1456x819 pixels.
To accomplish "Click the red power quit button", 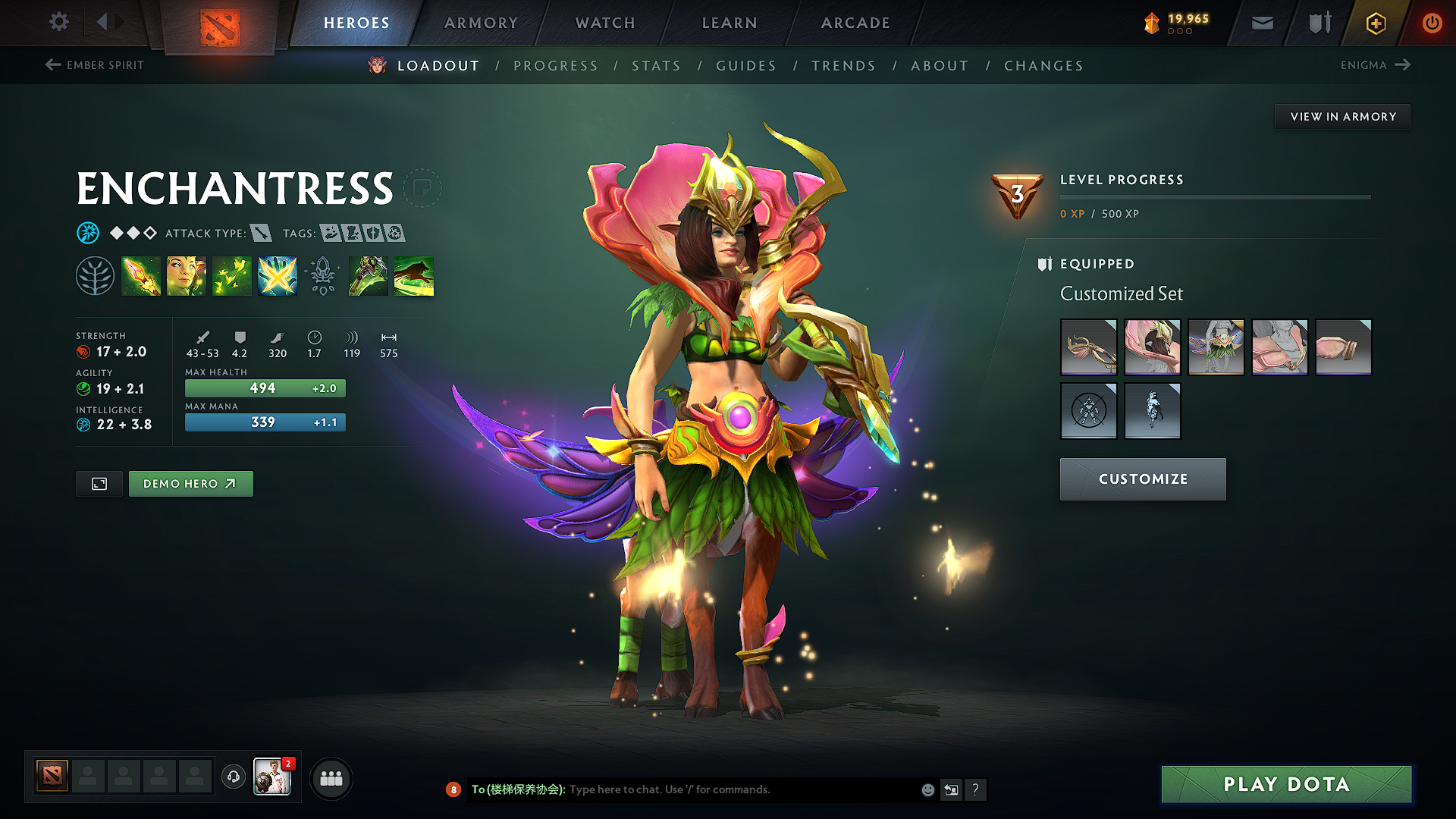I will [x=1432, y=23].
